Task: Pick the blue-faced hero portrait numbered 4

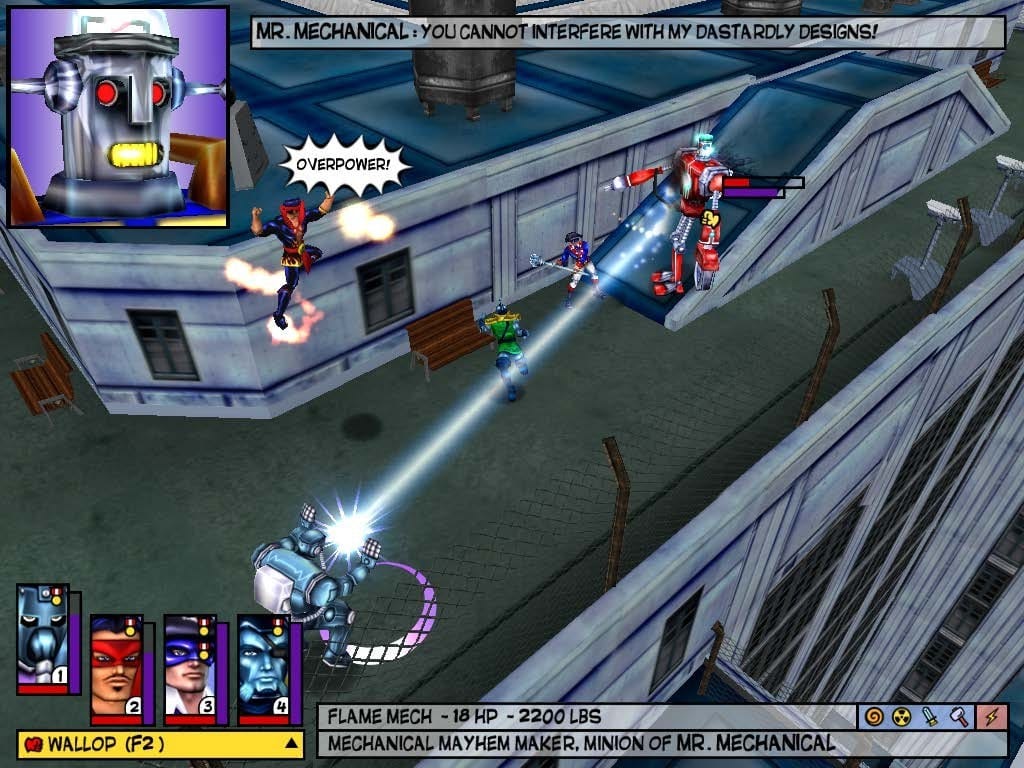Action: point(263,667)
